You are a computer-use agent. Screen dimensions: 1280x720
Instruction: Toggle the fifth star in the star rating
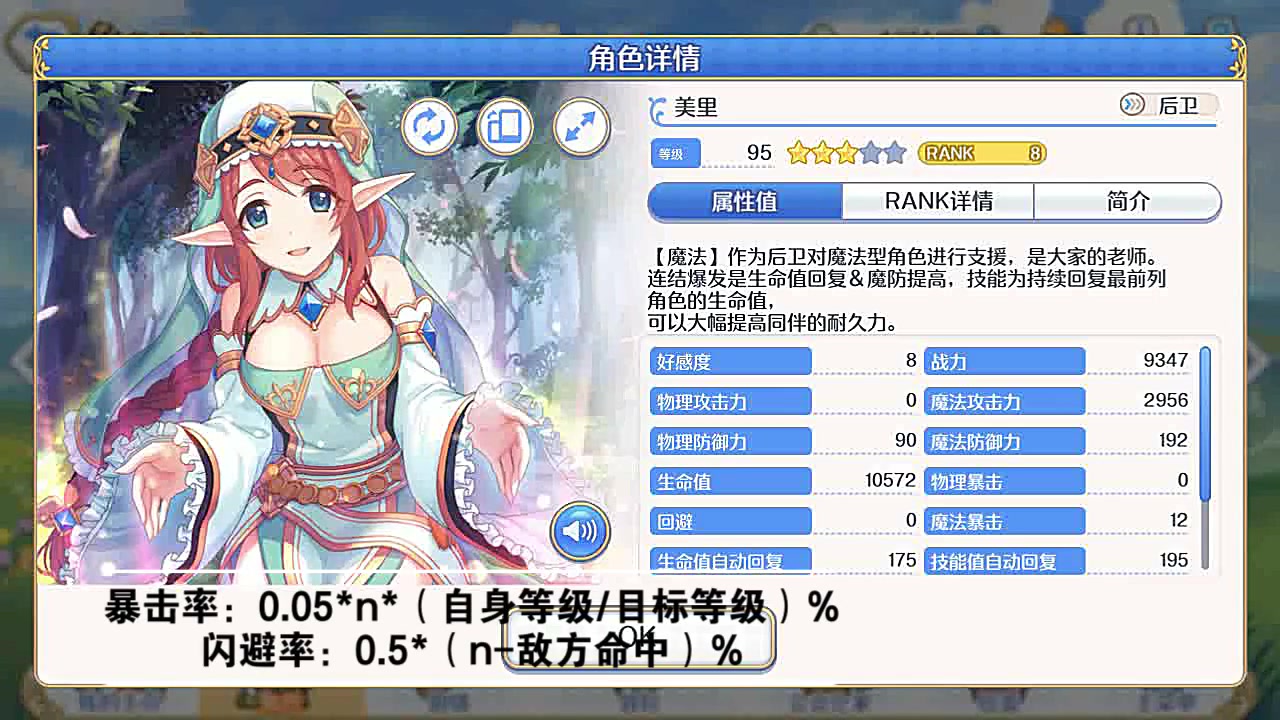[x=895, y=152]
